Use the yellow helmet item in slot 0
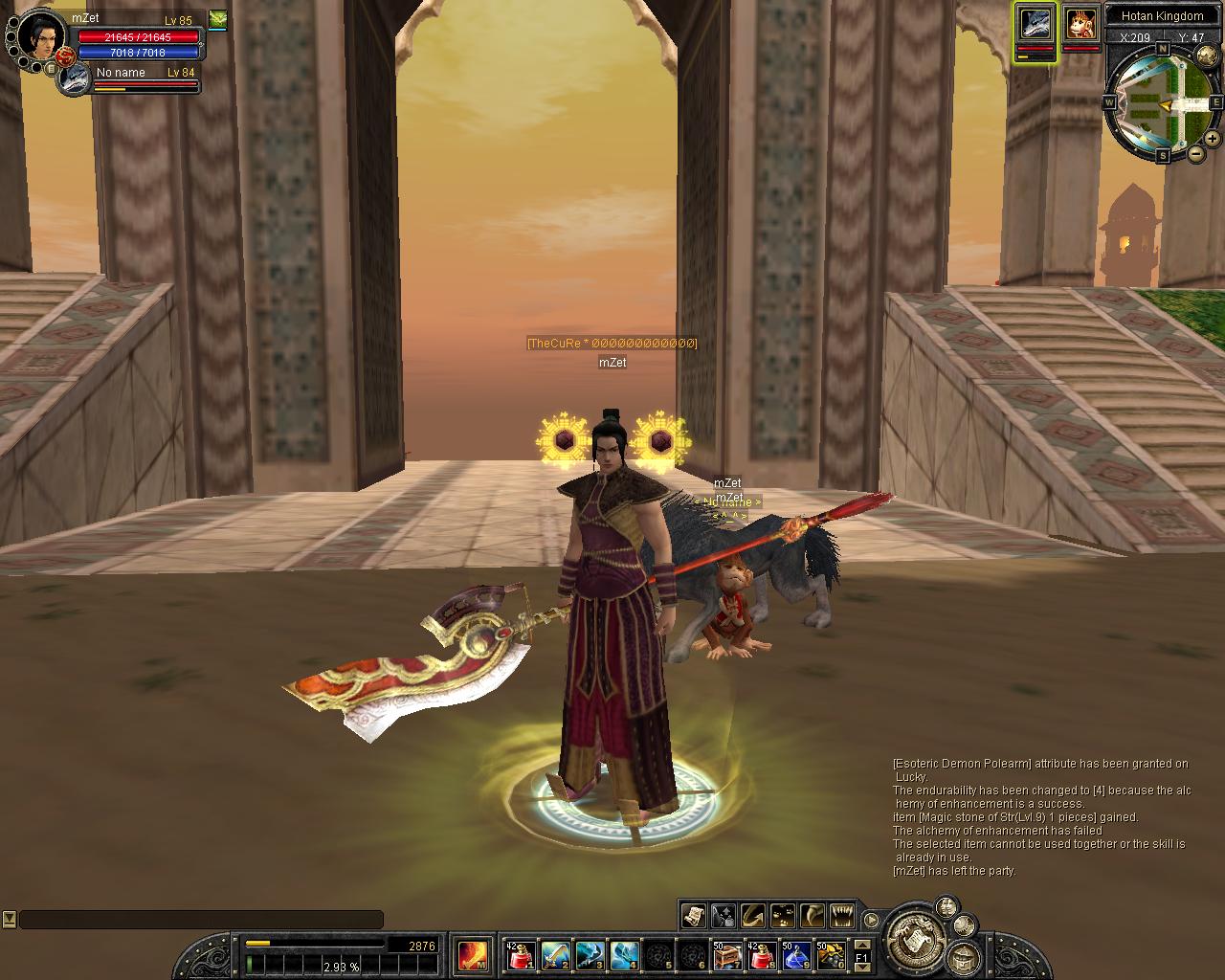The height and width of the screenshot is (980, 1225). tap(831, 954)
